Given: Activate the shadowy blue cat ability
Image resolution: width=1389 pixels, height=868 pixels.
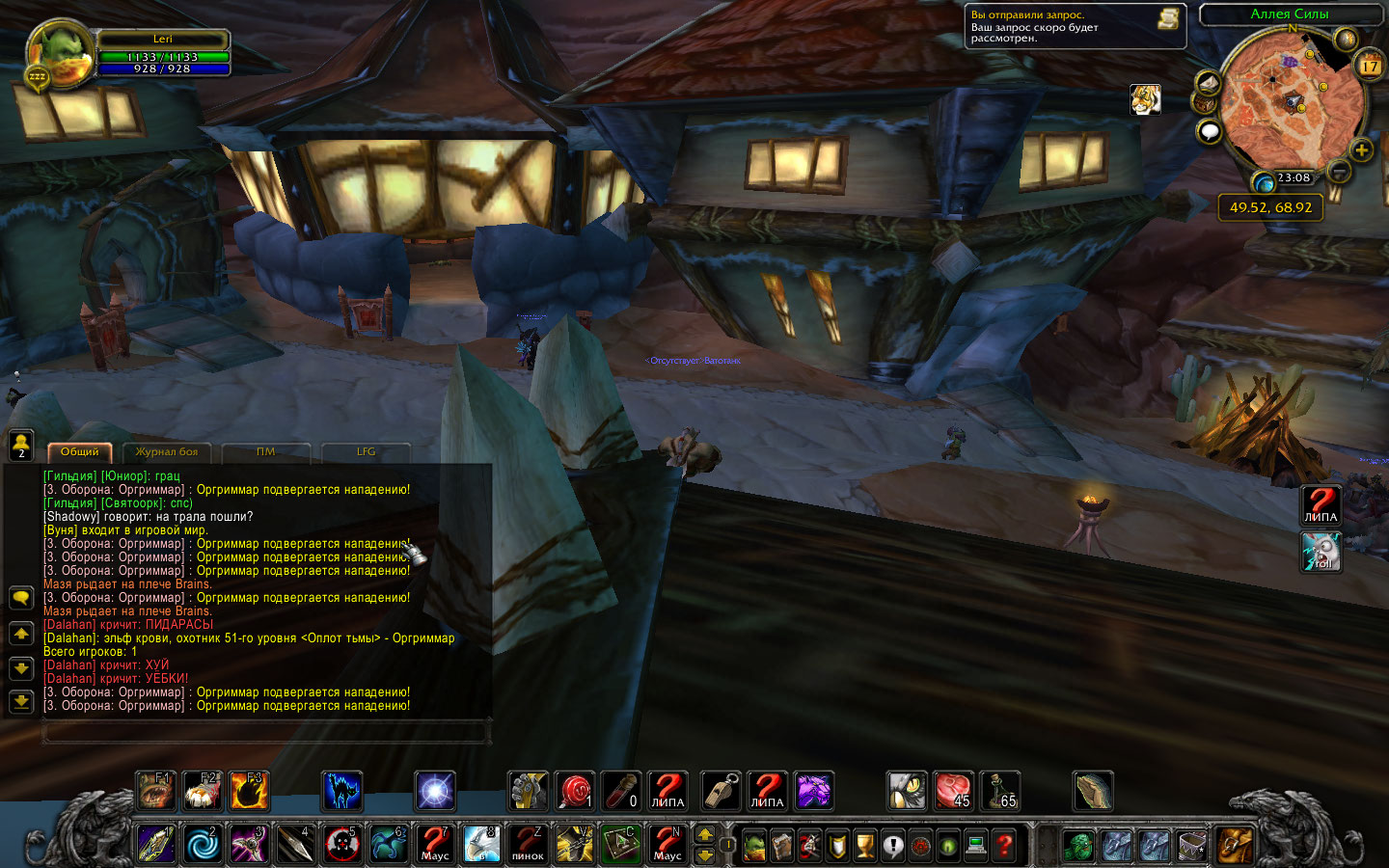Looking at the screenshot, I should (341, 791).
